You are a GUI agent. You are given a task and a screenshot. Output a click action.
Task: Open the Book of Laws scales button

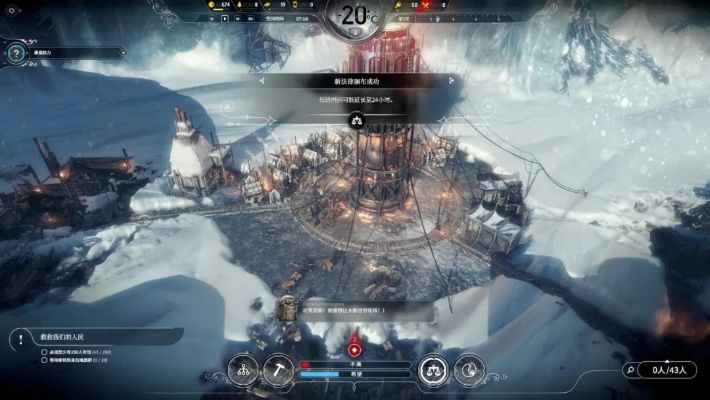click(x=433, y=370)
